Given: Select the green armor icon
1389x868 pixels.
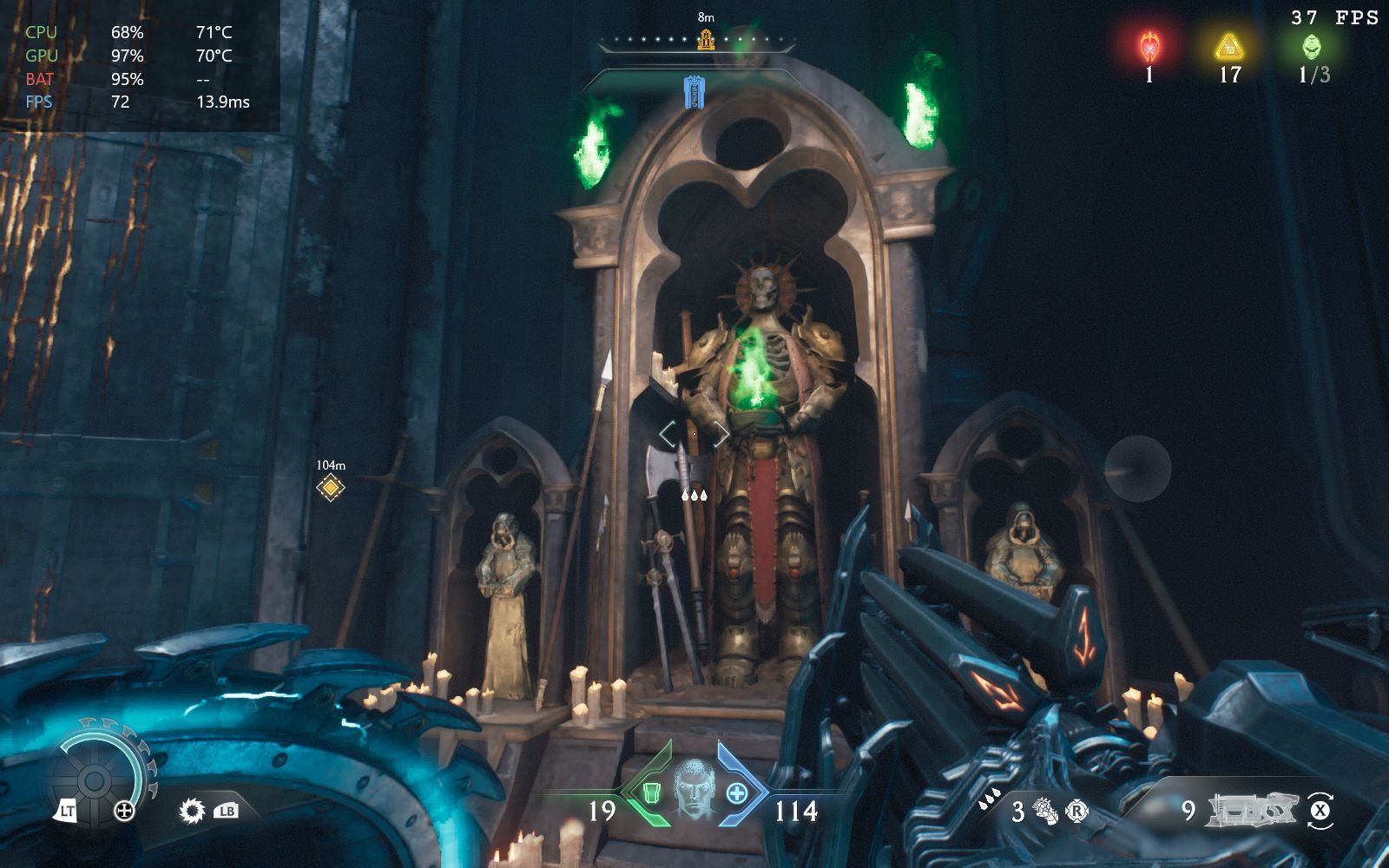Looking at the screenshot, I should (652, 792).
